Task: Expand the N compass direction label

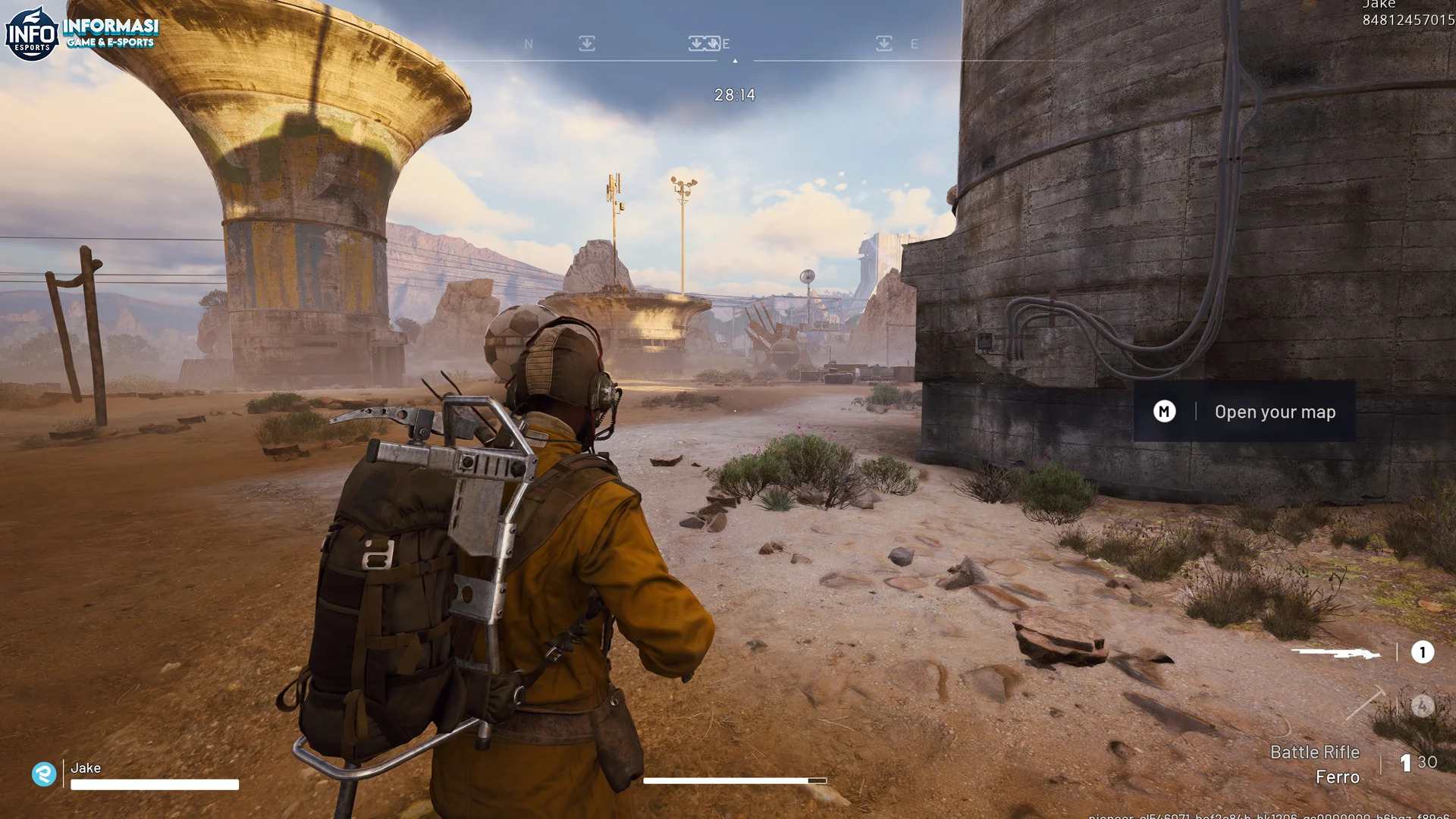Action: point(529,43)
